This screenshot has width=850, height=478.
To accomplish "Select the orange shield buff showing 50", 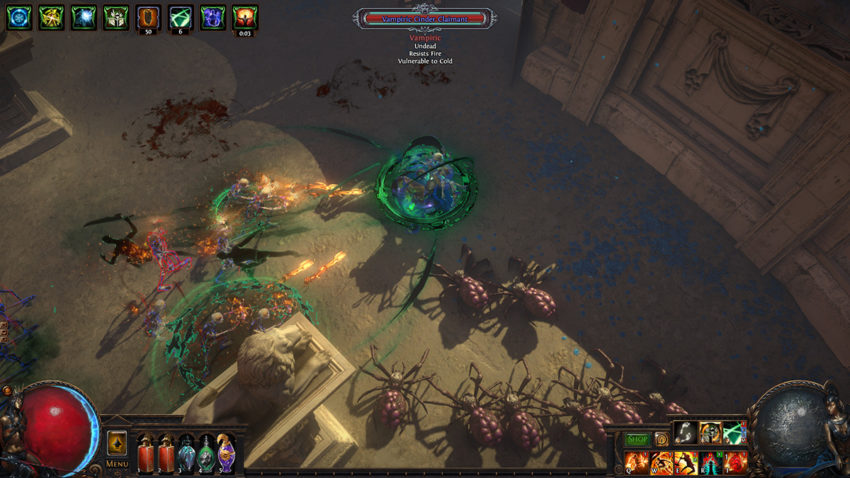I will 148,16.
